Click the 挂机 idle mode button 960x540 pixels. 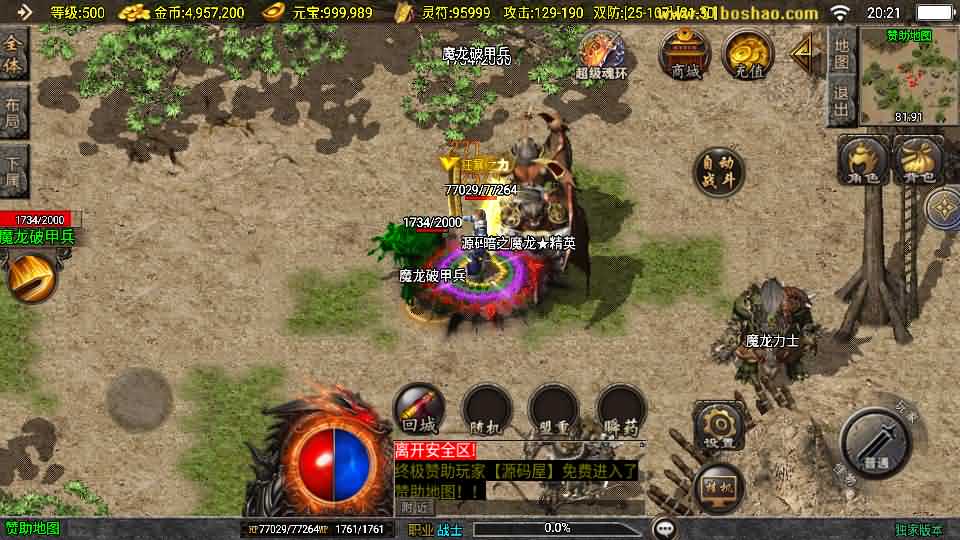[x=719, y=488]
